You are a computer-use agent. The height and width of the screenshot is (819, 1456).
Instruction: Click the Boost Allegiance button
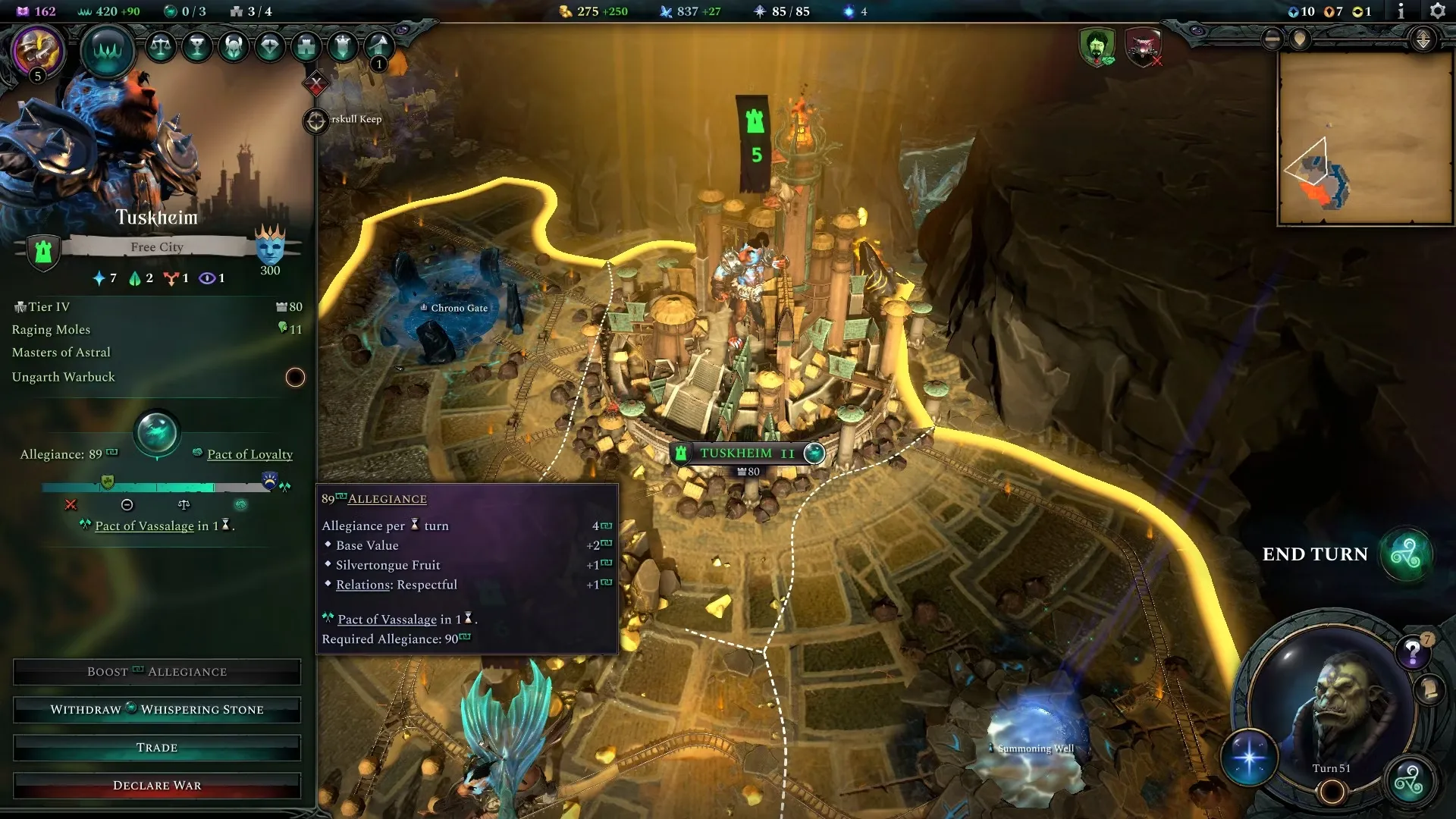[157, 672]
